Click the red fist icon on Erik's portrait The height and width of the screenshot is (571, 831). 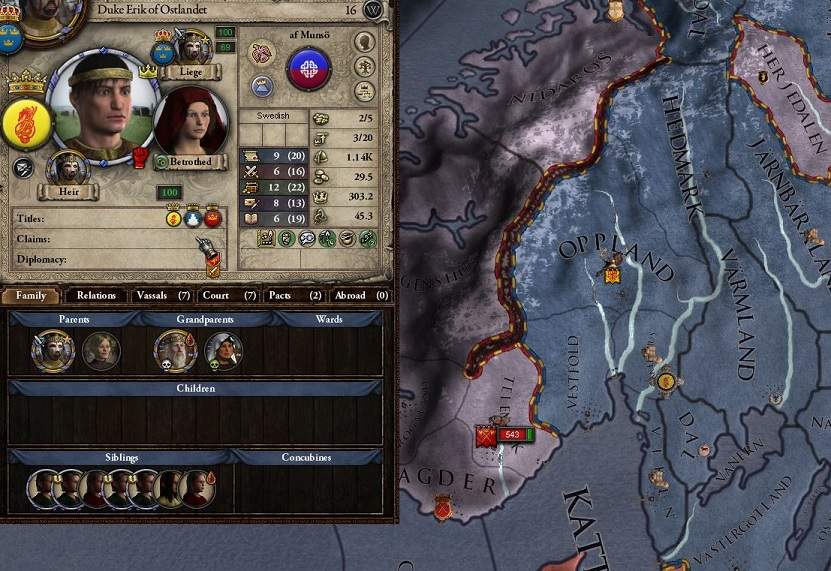pos(141,157)
